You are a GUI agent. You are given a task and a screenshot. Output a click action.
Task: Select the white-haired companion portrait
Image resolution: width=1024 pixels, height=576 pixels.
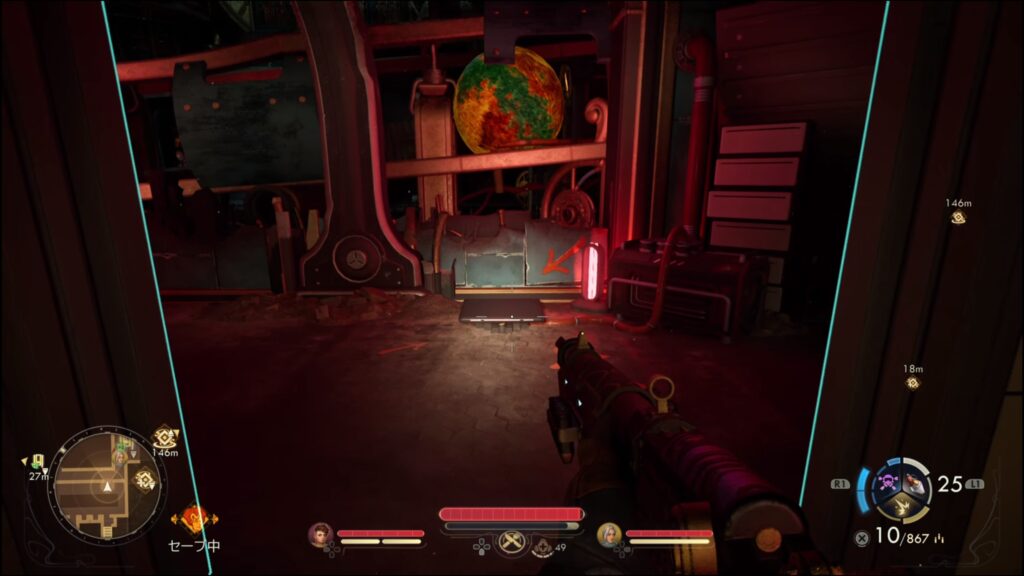coord(610,535)
